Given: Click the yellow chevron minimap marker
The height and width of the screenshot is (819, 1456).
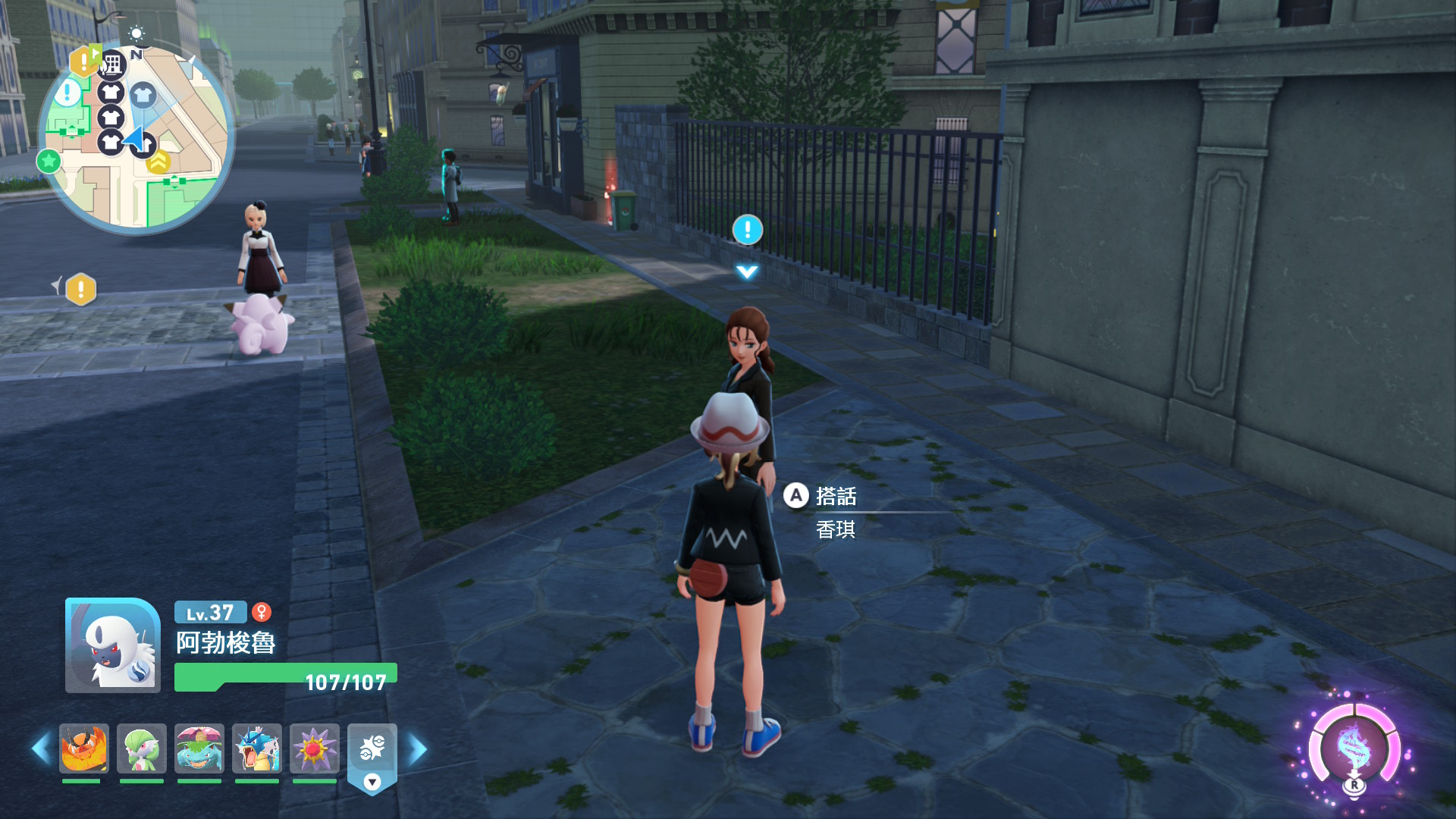Looking at the screenshot, I should pyautogui.click(x=159, y=162).
